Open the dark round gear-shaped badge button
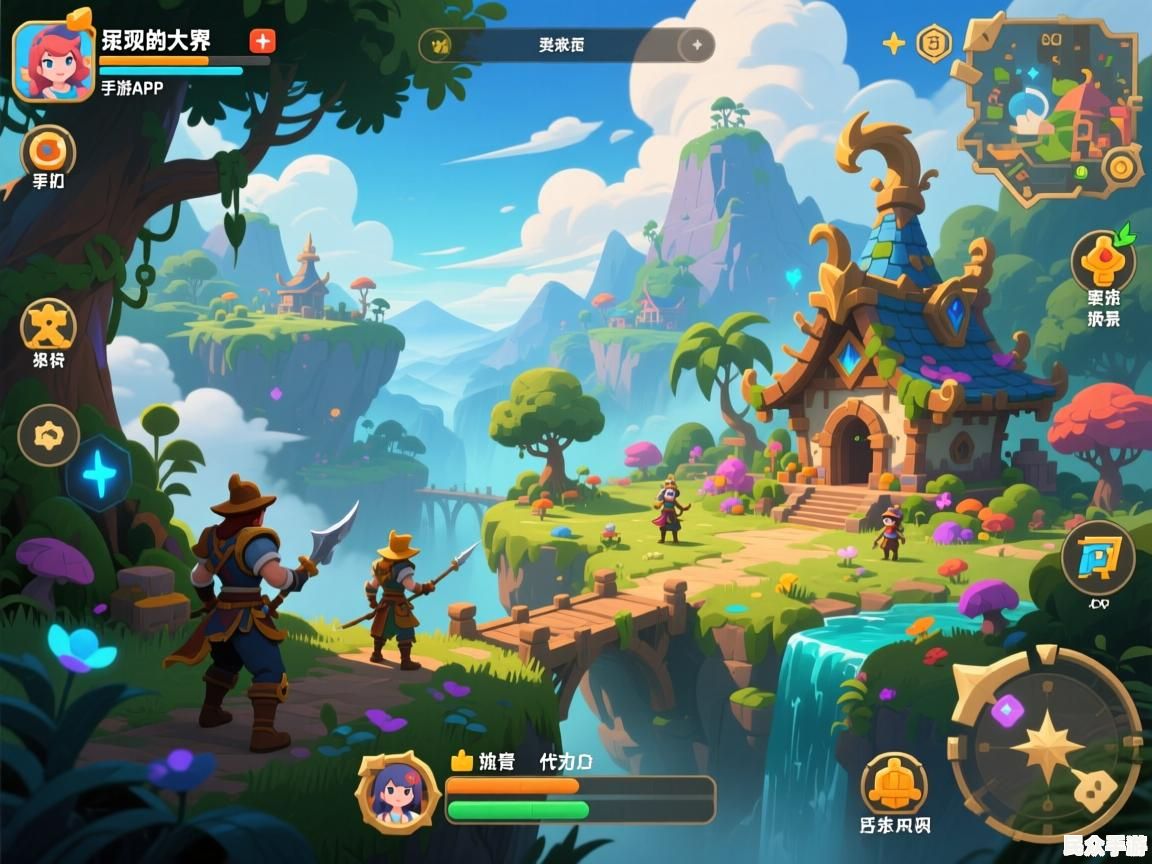Viewport: 1152px width, 864px height. pos(48,435)
